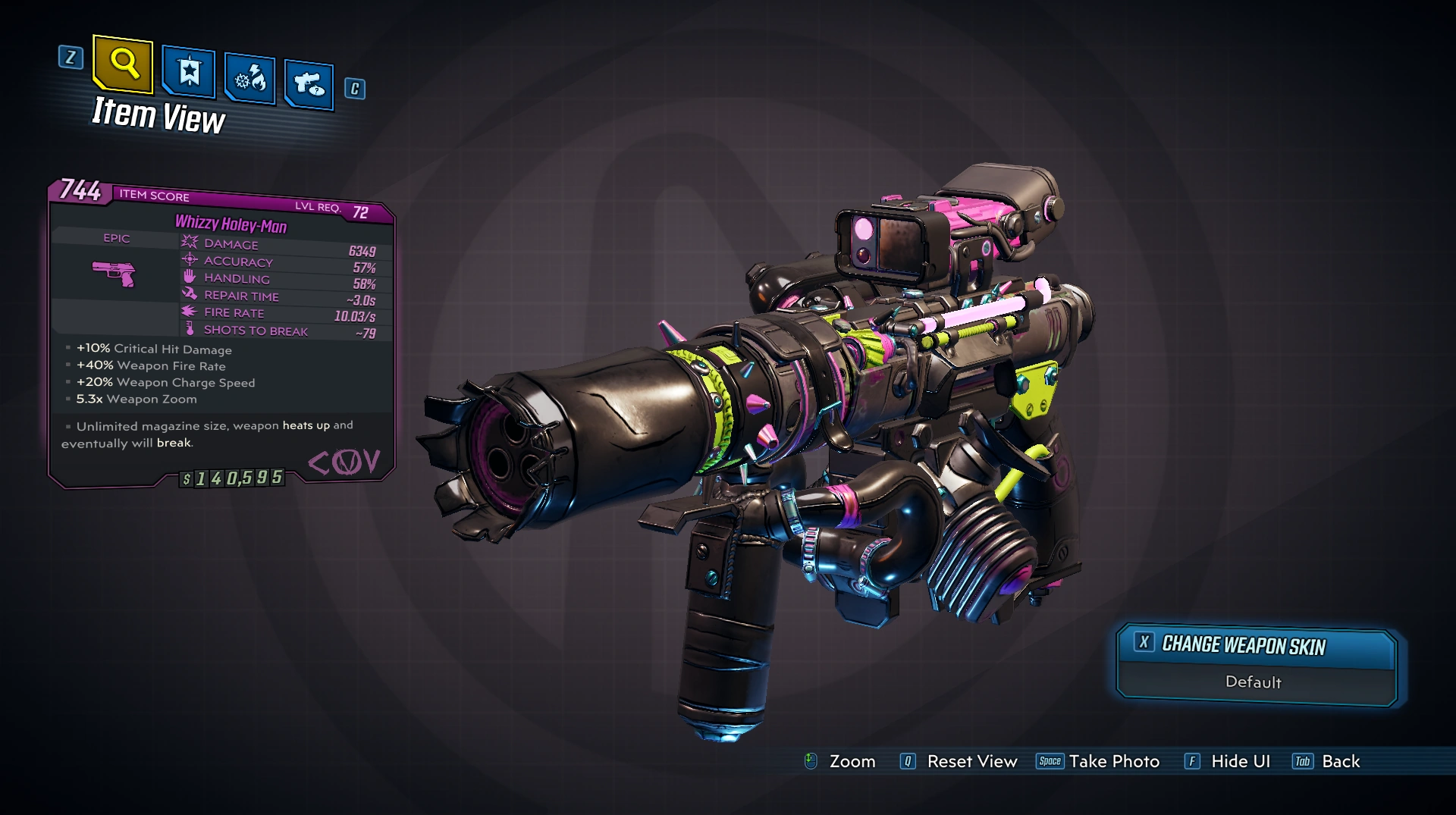Switch to the gun with question mark tab

(x=309, y=84)
